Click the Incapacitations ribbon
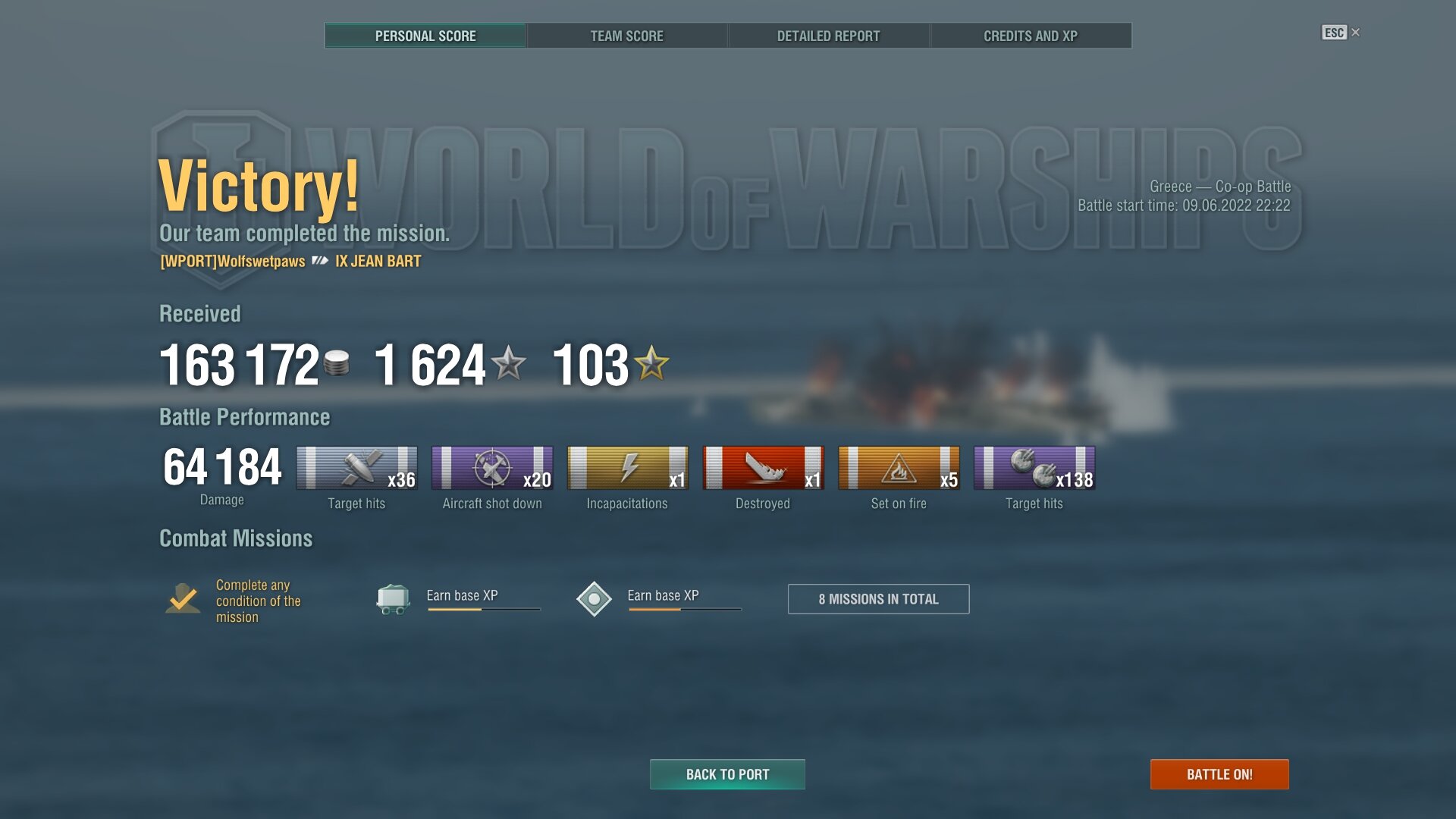This screenshot has height=819, width=1456. 628,468
